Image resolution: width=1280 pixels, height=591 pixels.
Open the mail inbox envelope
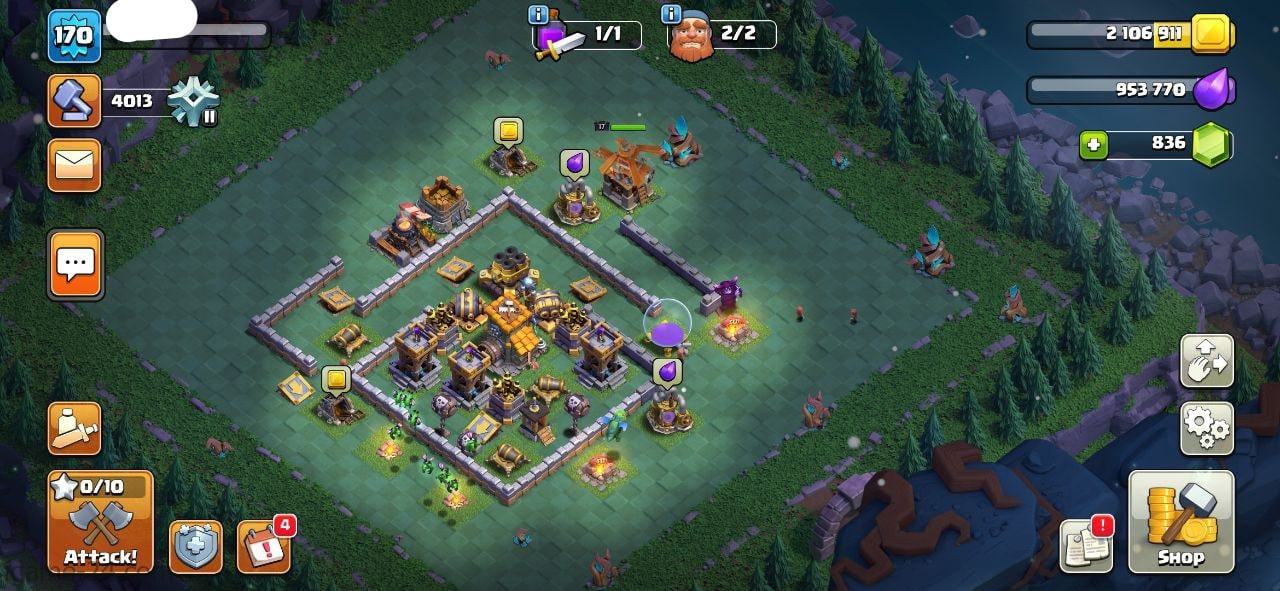(x=75, y=165)
